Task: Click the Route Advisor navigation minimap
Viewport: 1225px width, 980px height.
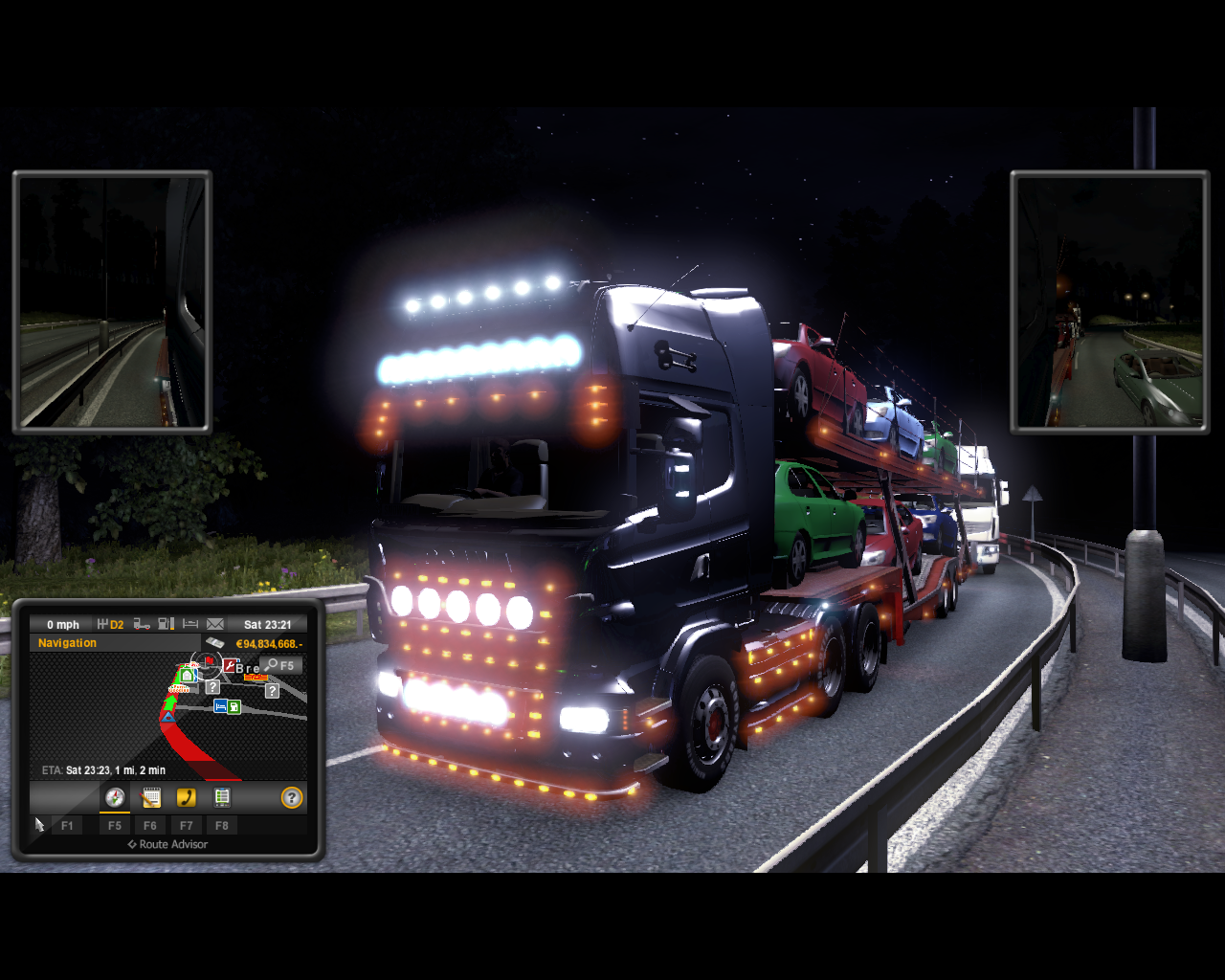Action: pos(167,718)
